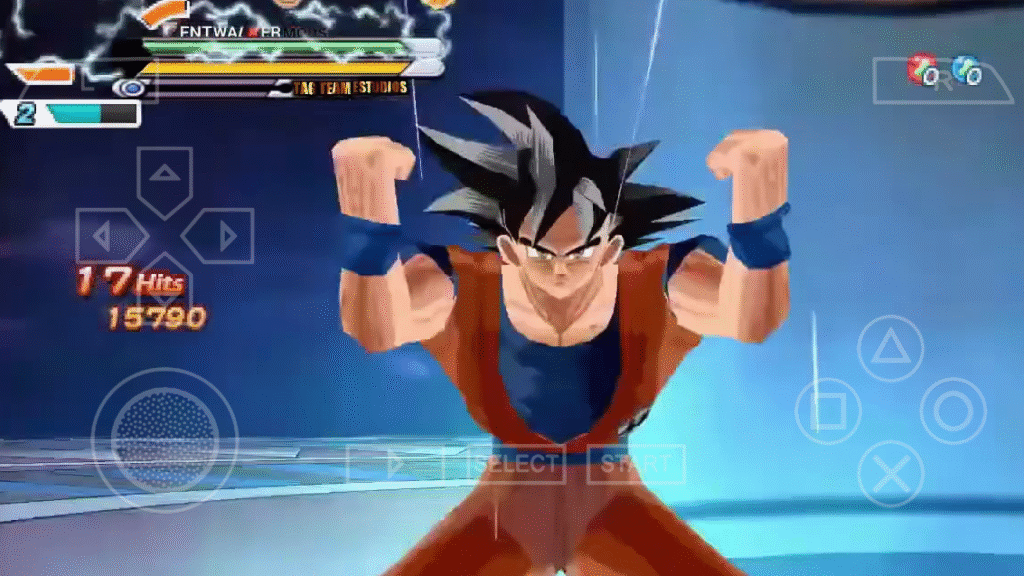Image resolution: width=1024 pixels, height=576 pixels.
Task: Tap the D-pad down arrow
Action: tap(164, 292)
